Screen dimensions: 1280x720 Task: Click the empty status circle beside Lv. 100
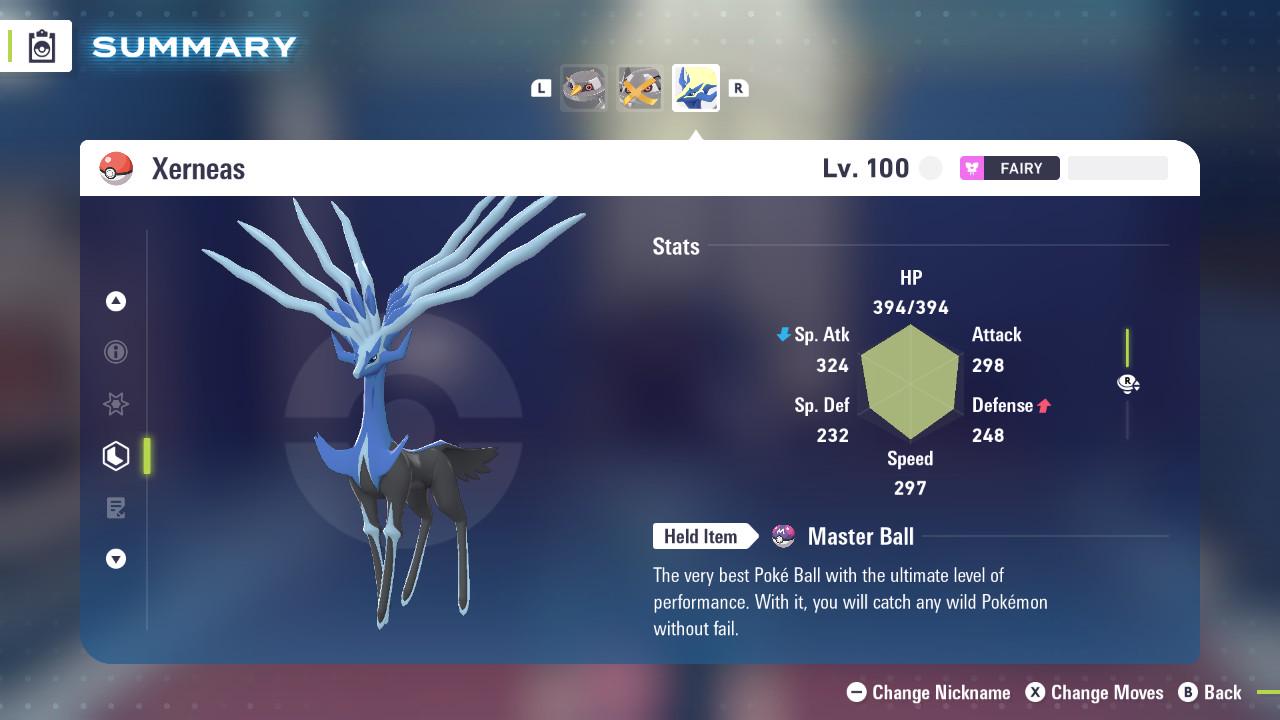(x=930, y=168)
